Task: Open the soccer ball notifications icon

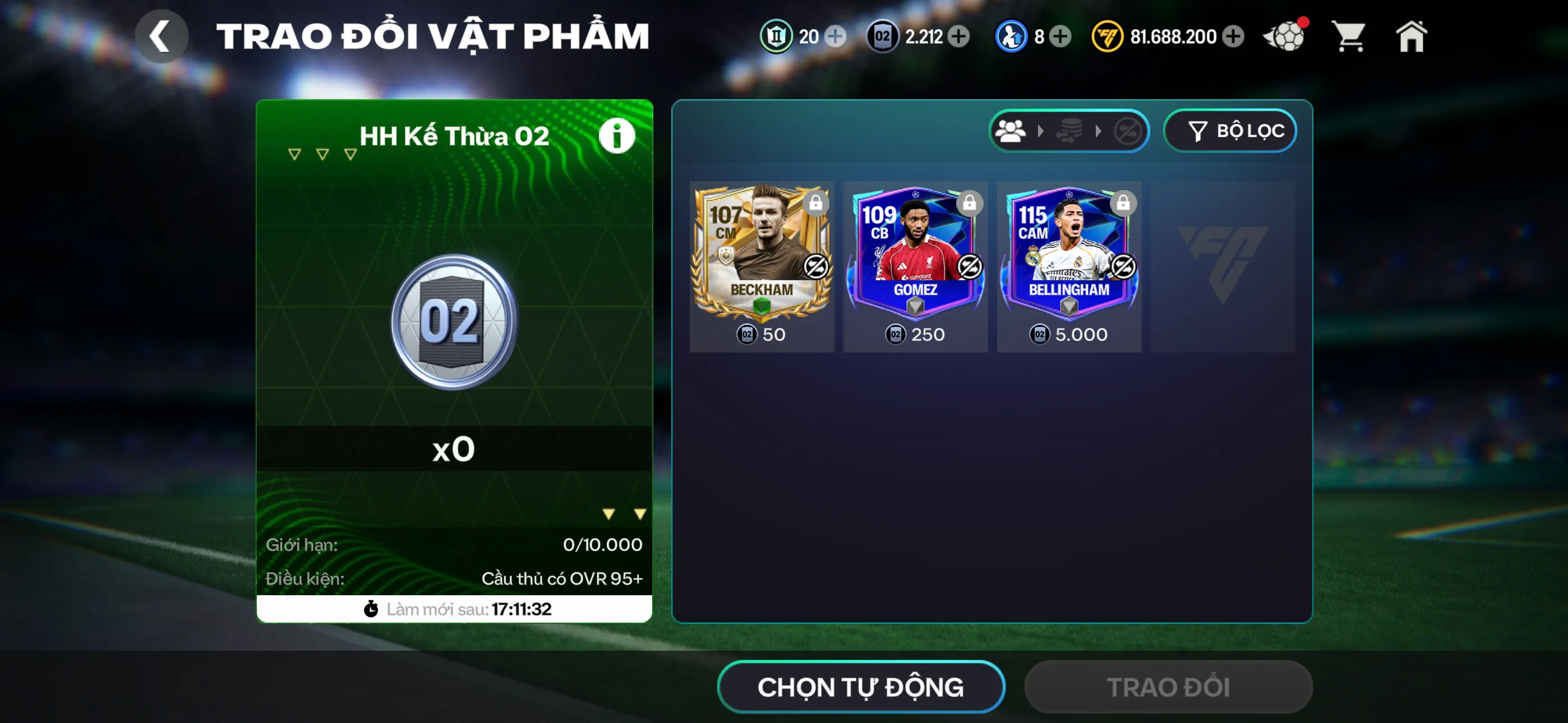Action: [x=1284, y=36]
